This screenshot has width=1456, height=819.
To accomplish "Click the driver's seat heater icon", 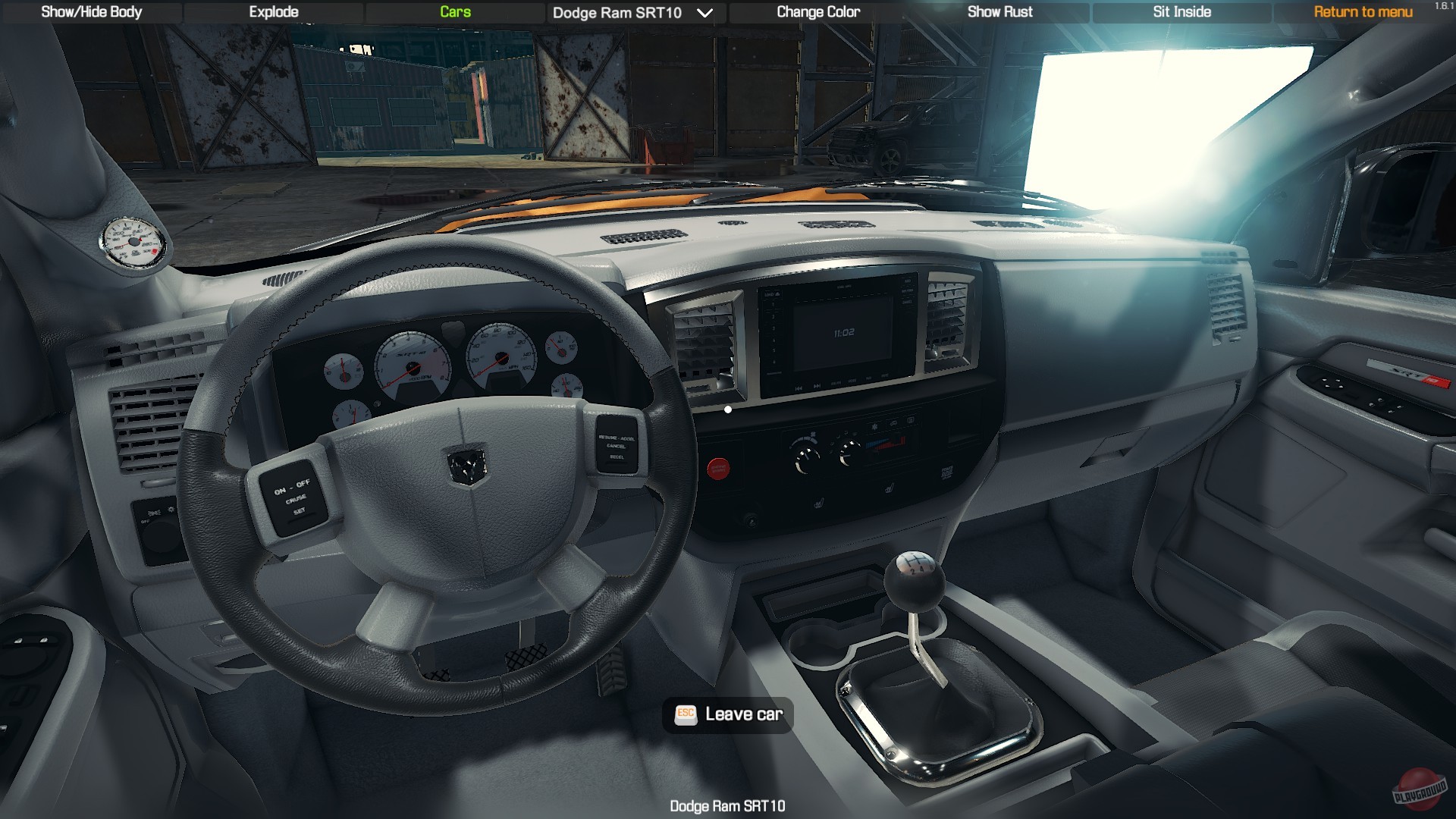I will tap(819, 504).
